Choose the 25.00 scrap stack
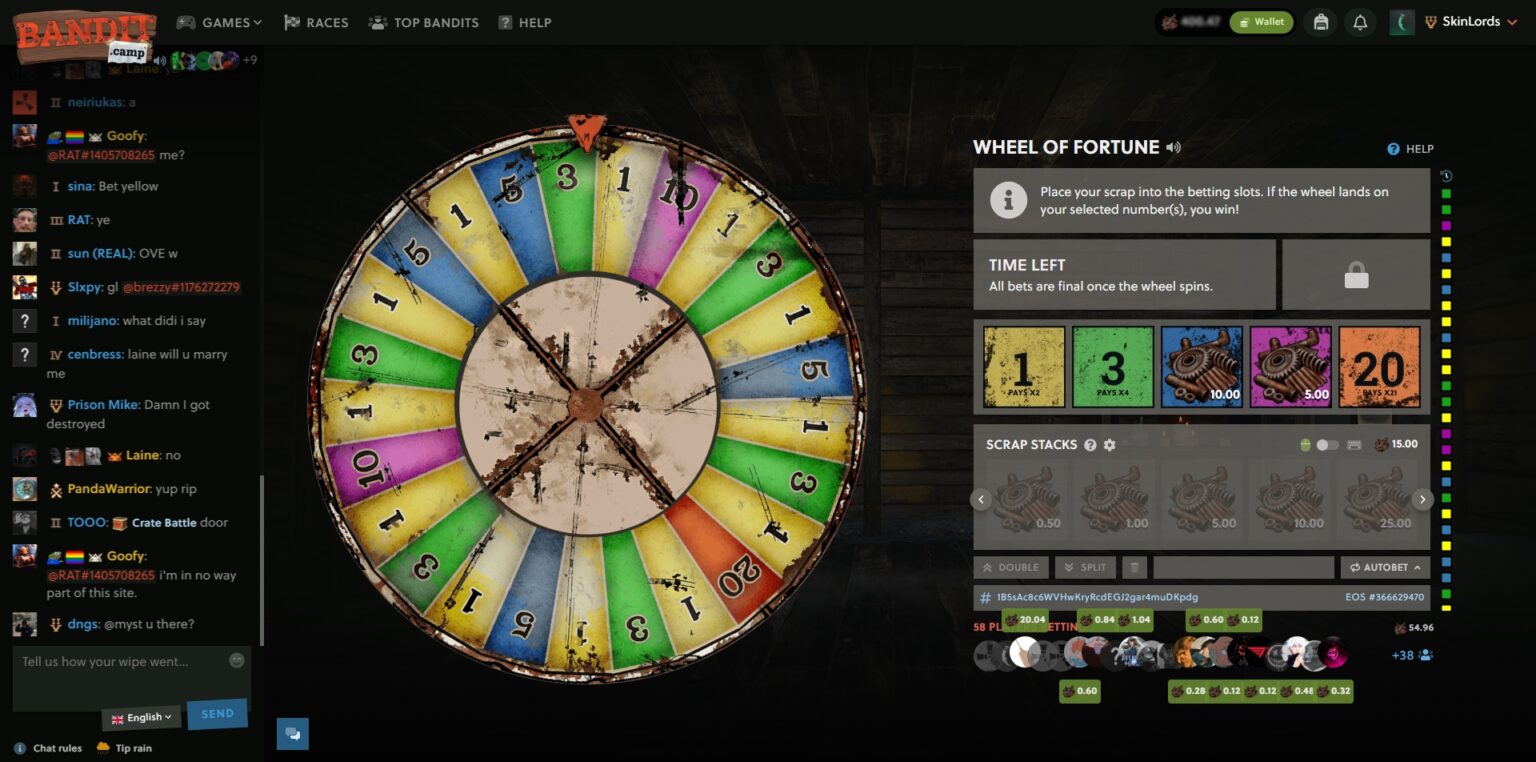The width and height of the screenshot is (1536, 762). coord(1378,499)
